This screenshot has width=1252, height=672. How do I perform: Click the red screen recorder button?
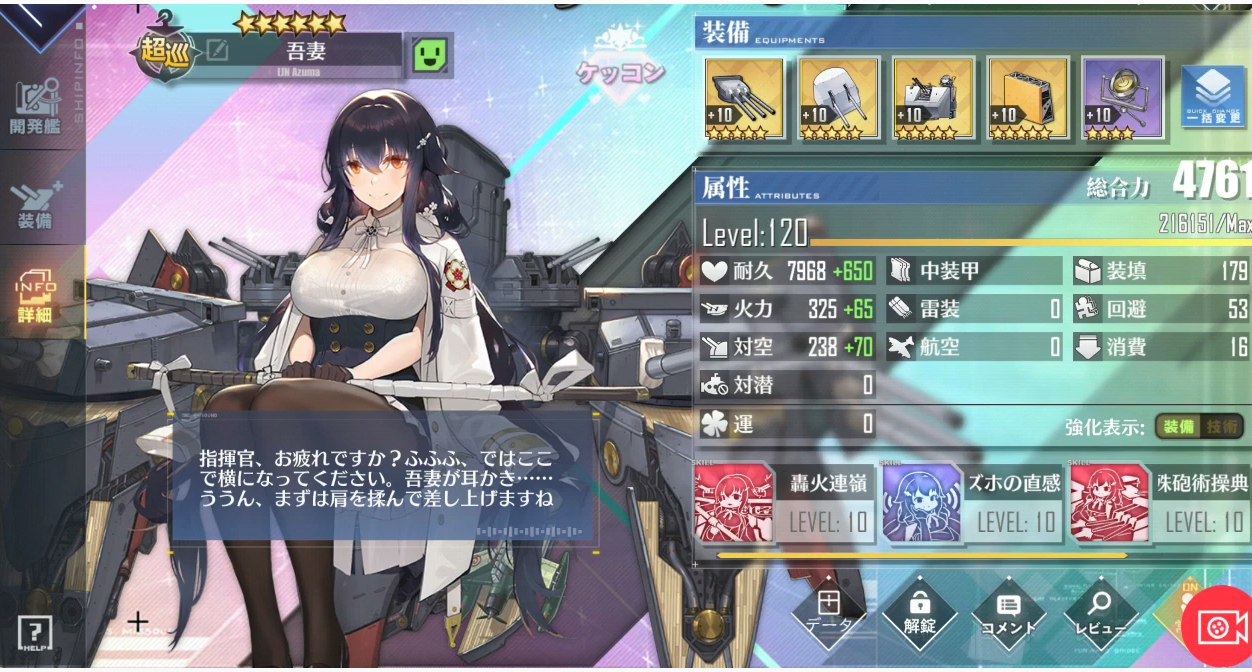point(1216,630)
